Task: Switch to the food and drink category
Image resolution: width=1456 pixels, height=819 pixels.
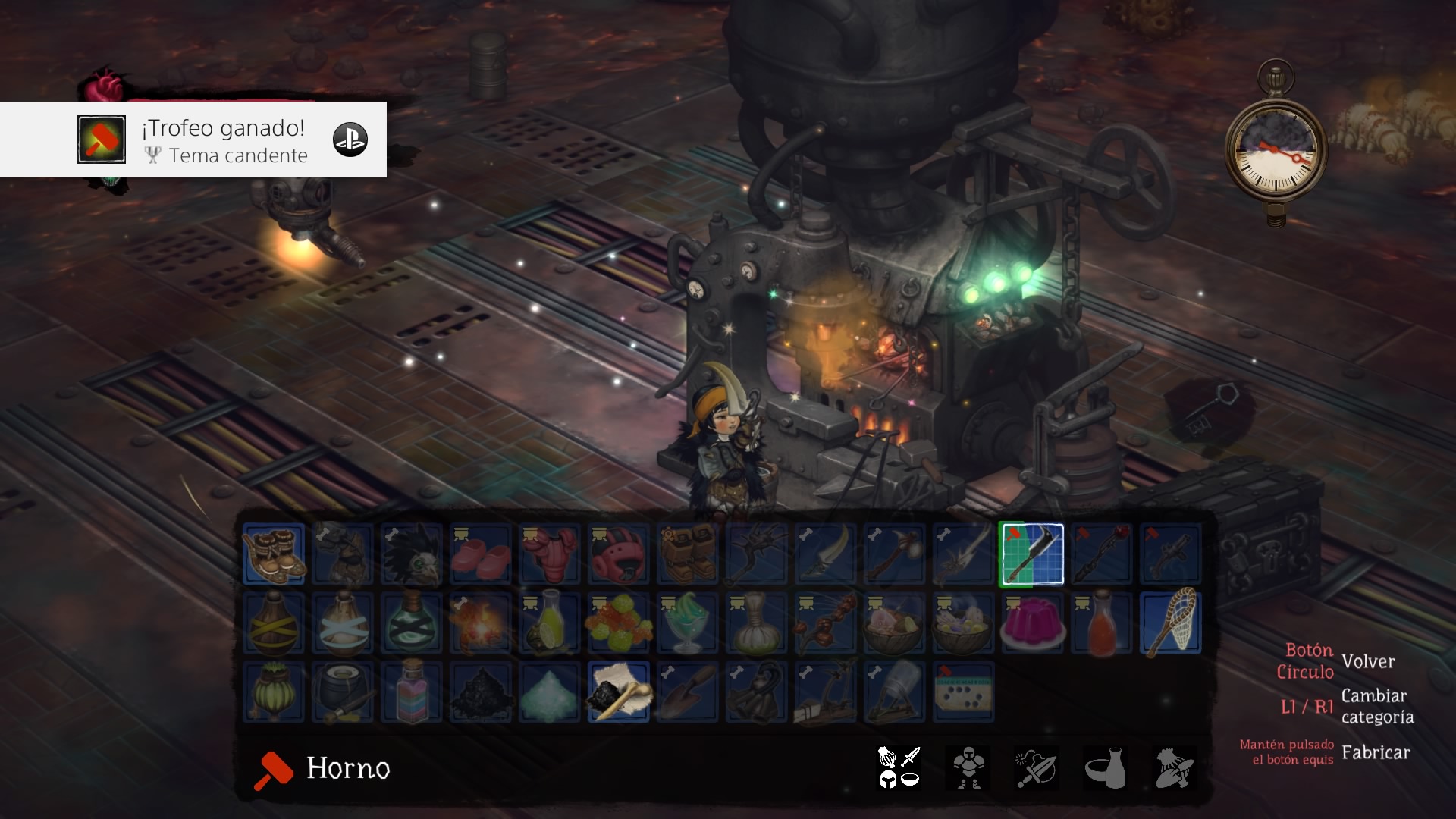Action: point(1105,767)
